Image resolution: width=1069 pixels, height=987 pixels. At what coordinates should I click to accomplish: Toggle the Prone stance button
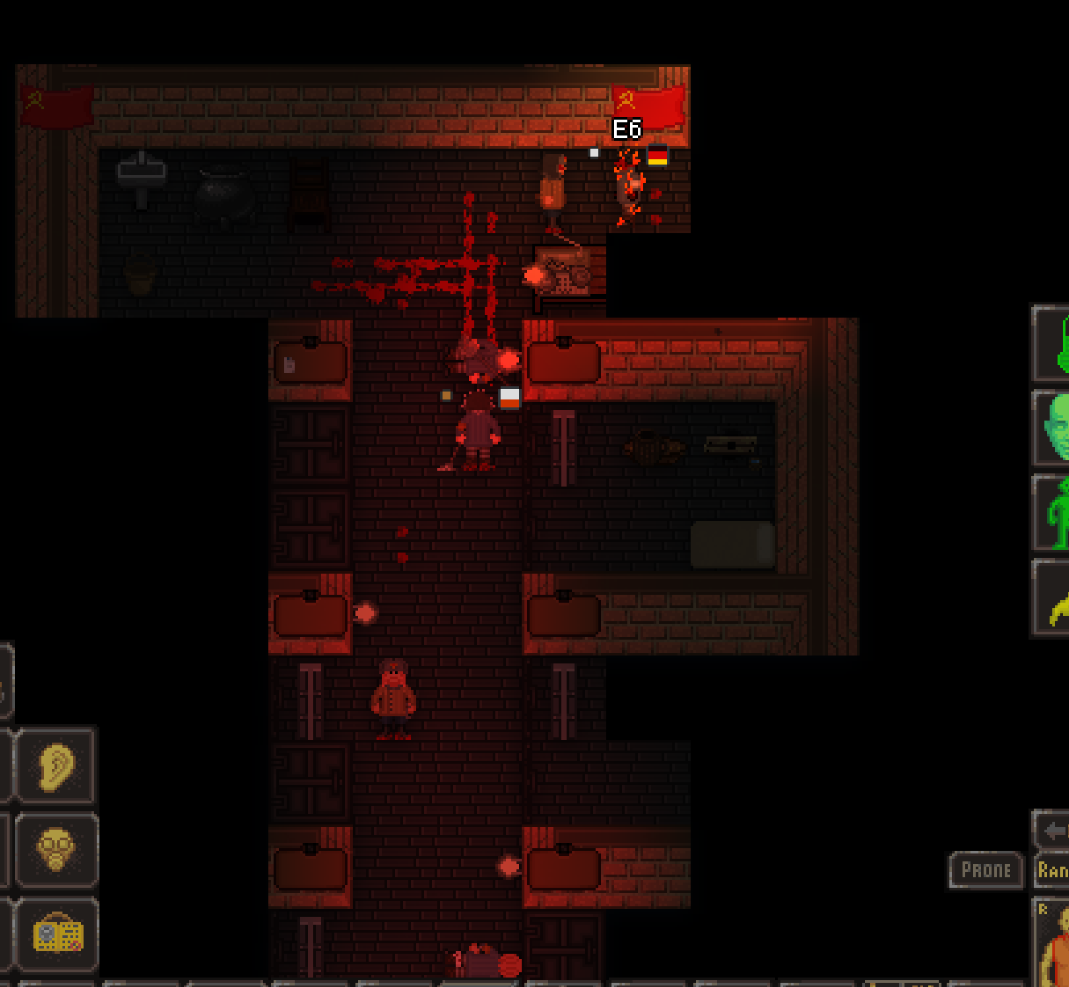point(985,870)
